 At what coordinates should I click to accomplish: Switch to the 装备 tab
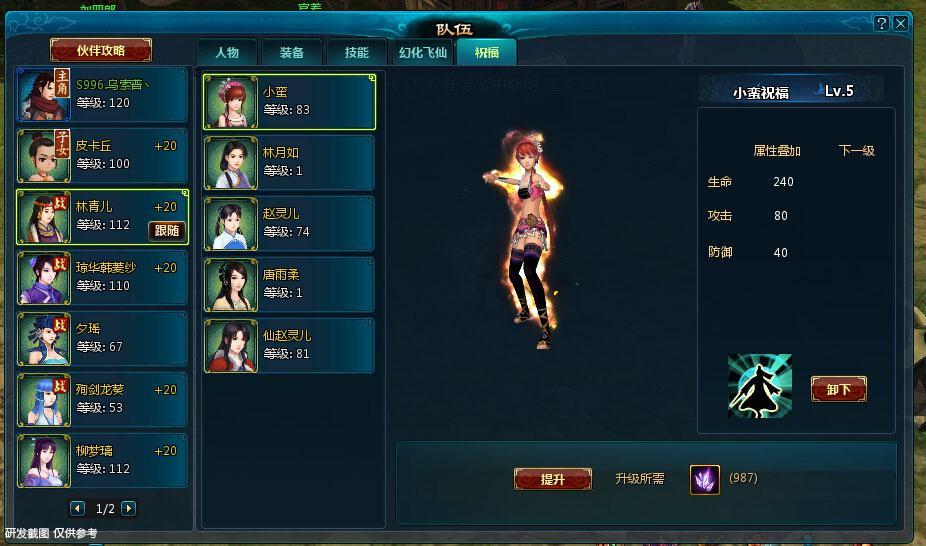point(292,53)
